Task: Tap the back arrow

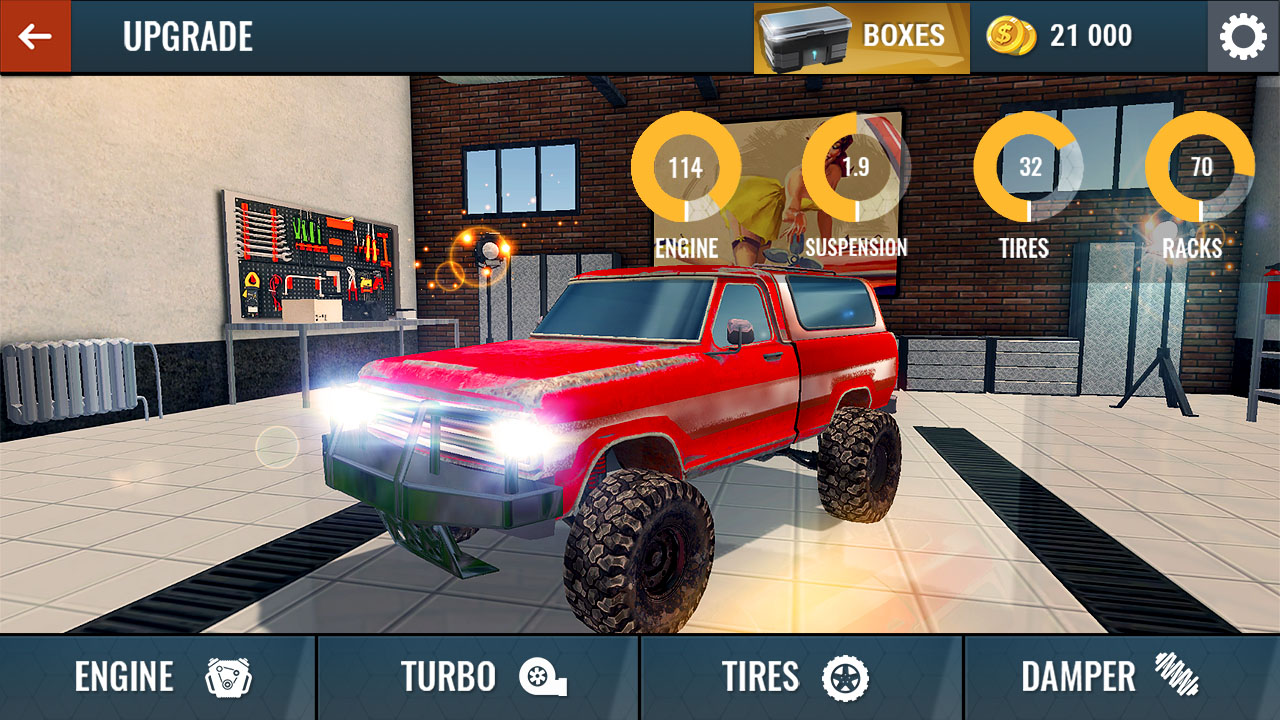Action: (35, 36)
